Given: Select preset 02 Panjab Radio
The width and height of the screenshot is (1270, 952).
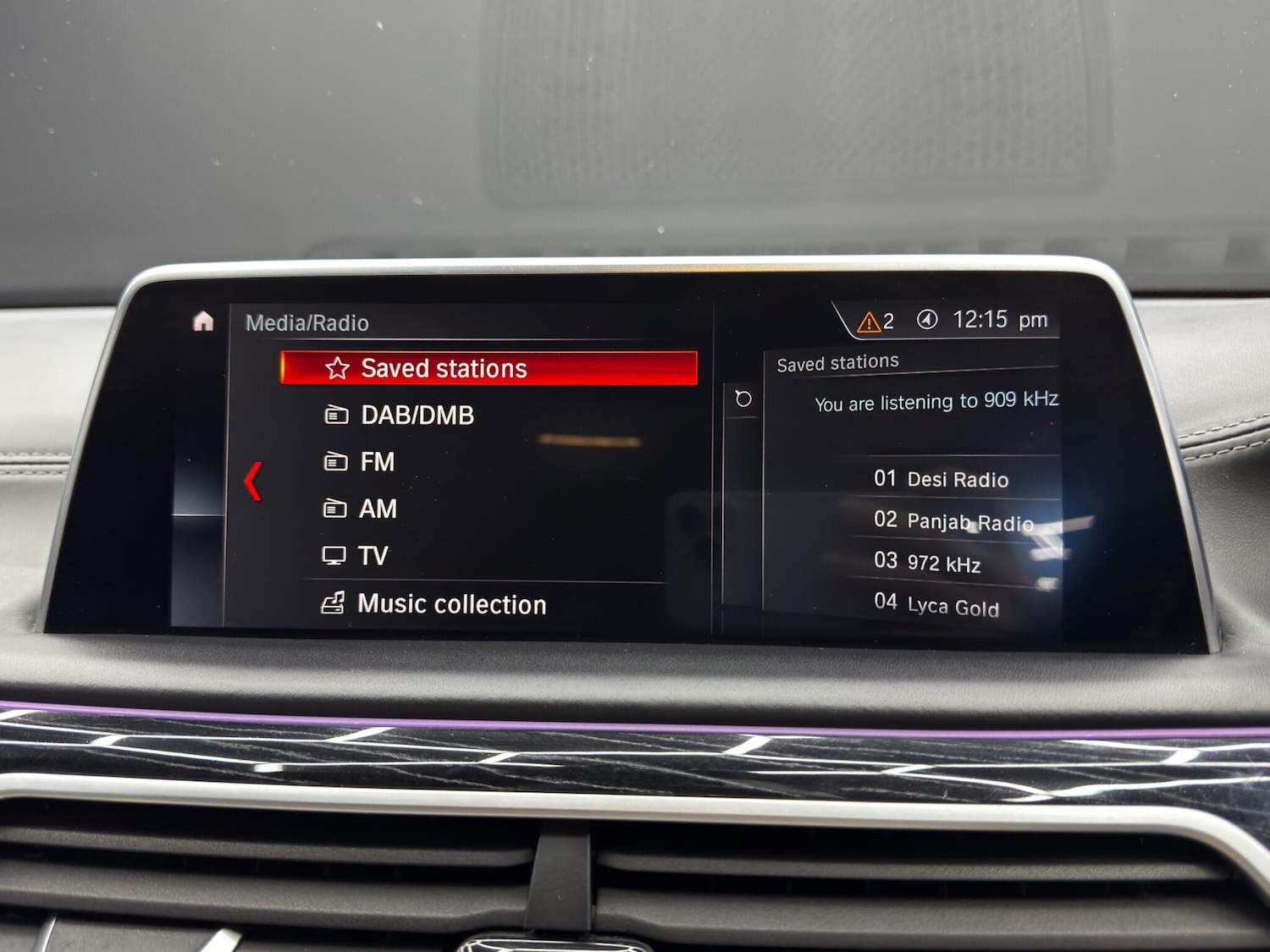Looking at the screenshot, I should (x=952, y=521).
